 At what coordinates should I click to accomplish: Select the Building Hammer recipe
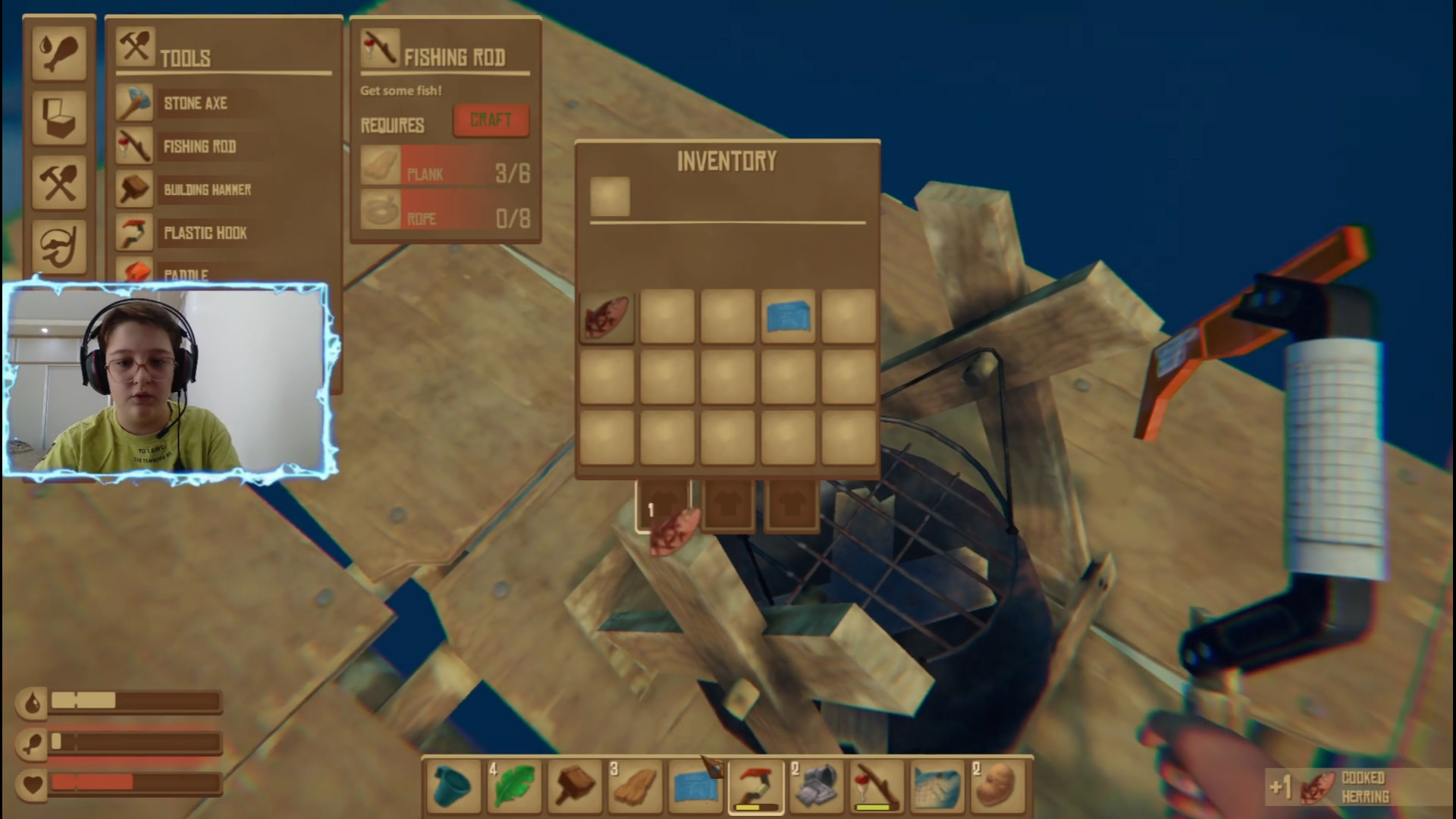click(x=206, y=190)
